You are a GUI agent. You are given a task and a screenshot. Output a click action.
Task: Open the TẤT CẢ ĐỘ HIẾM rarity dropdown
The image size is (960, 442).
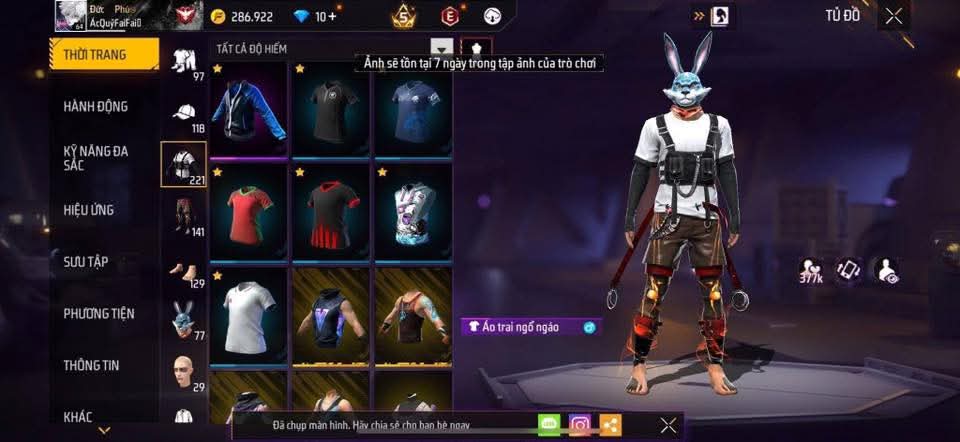[x=441, y=48]
